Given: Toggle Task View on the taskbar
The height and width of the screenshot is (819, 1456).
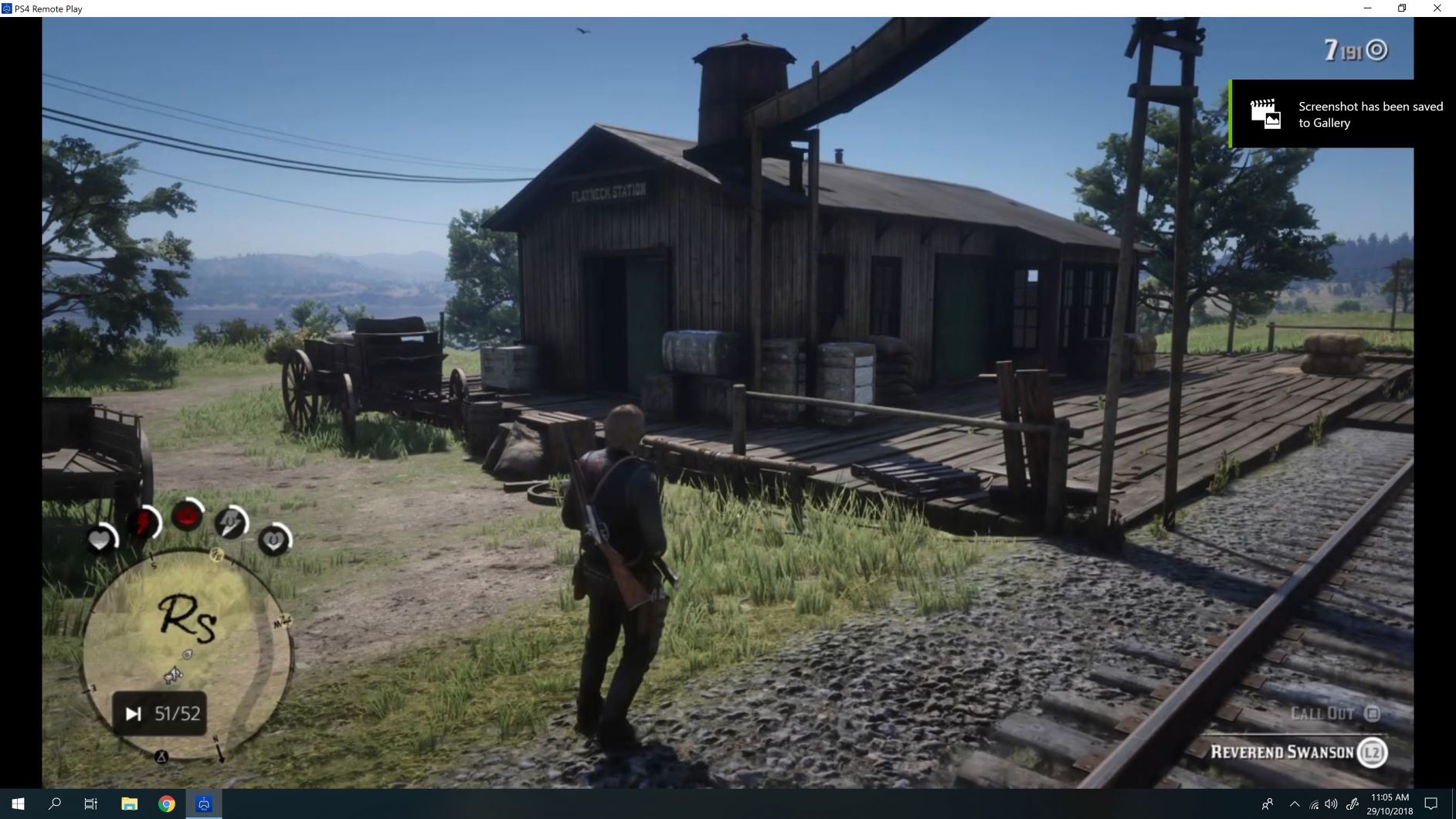Looking at the screenshot, I should [90, 804].
